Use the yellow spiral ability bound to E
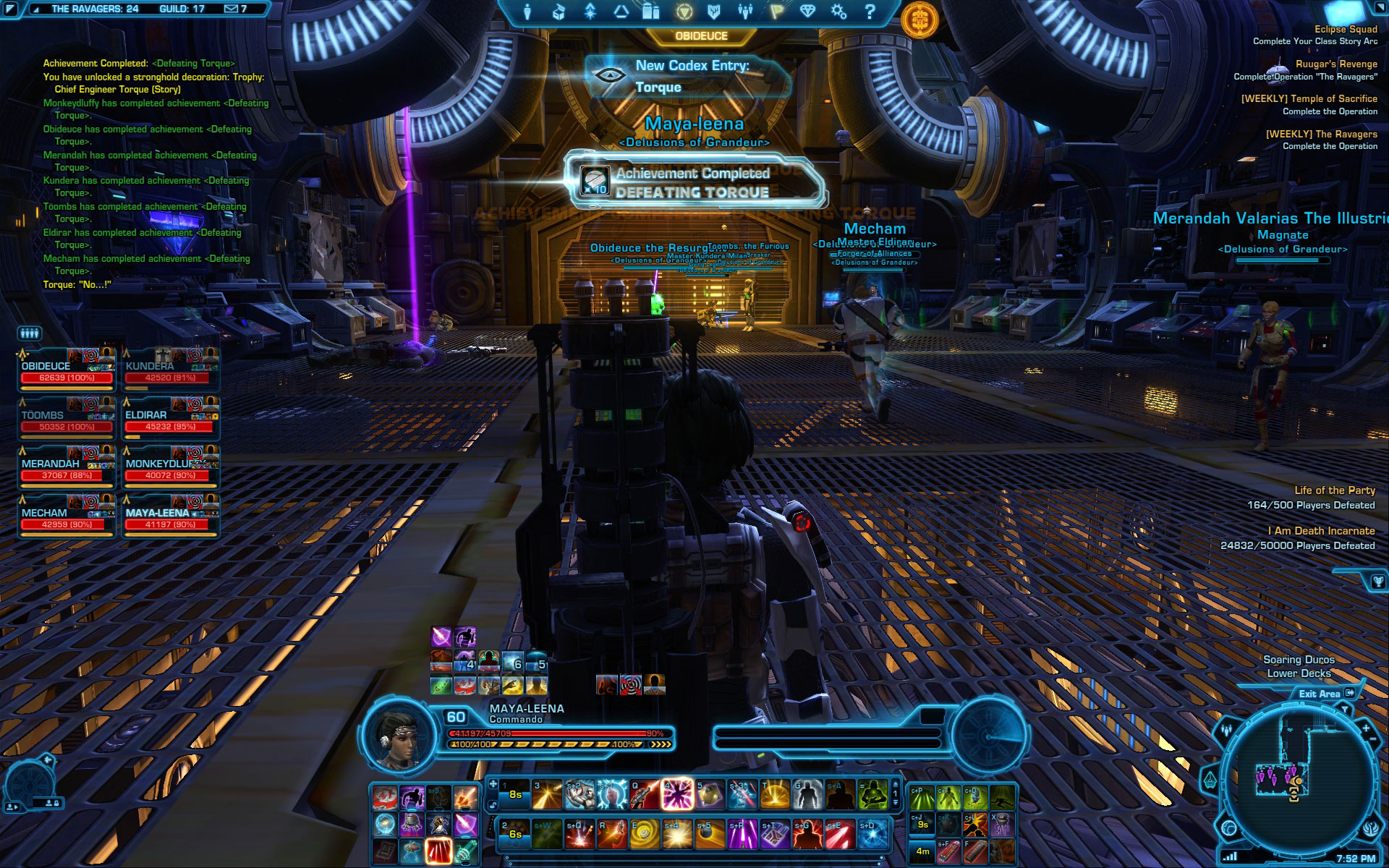Image resolution: width=1389 pixels, height=868 pixels. [x=644, y=834]
